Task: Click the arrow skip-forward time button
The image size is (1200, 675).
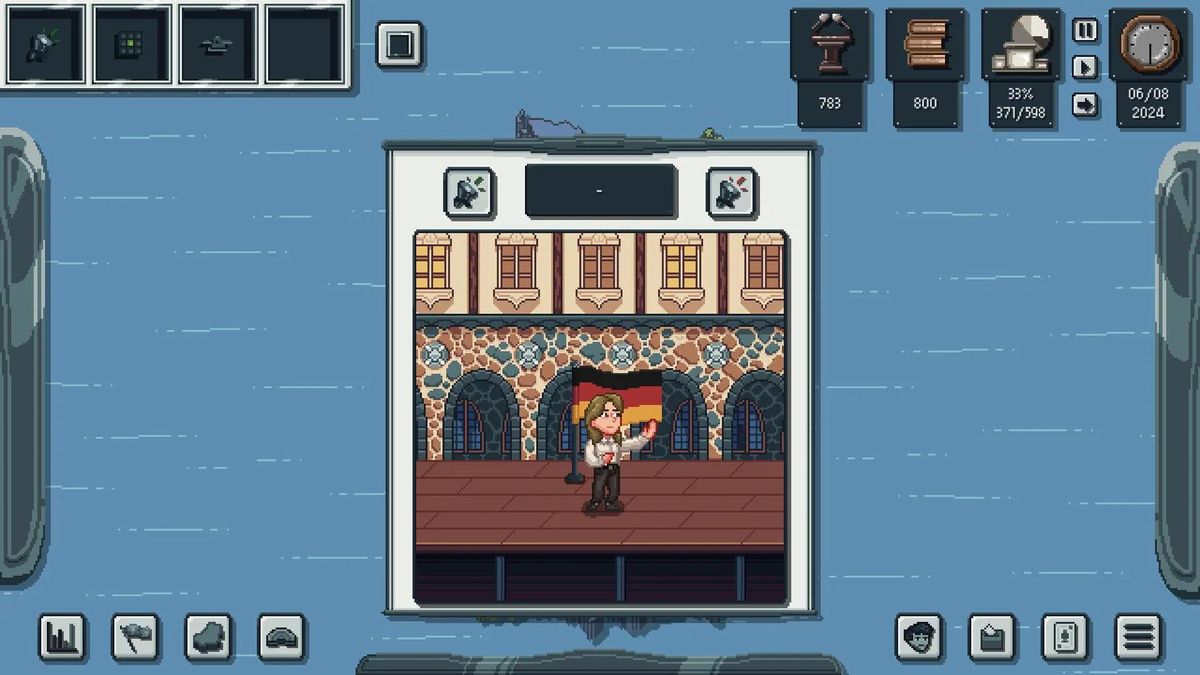Action: click(1085, 104)
